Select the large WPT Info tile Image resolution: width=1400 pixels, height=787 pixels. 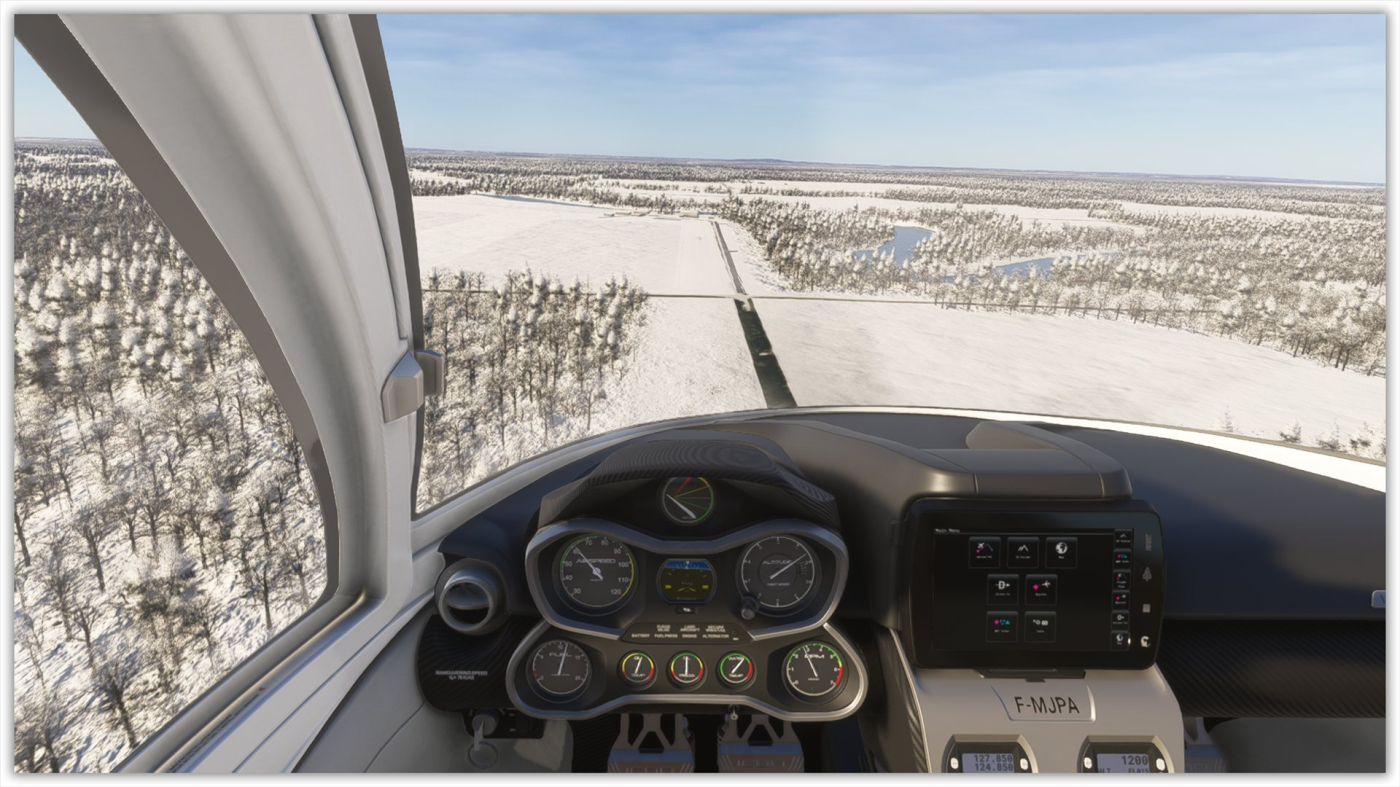[1002, 626]
